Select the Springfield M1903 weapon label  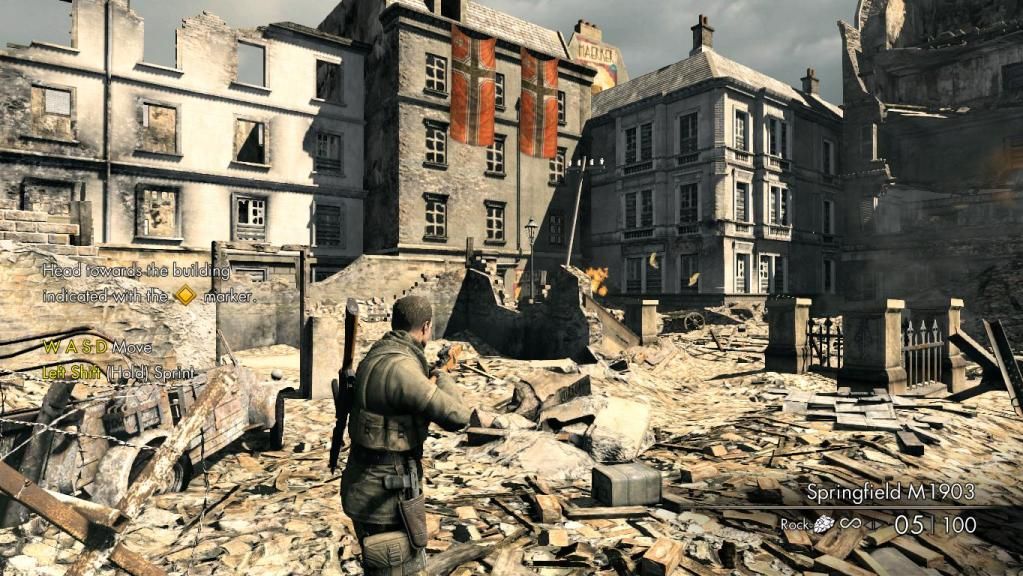pyautogui.click(x=890, y=492)
